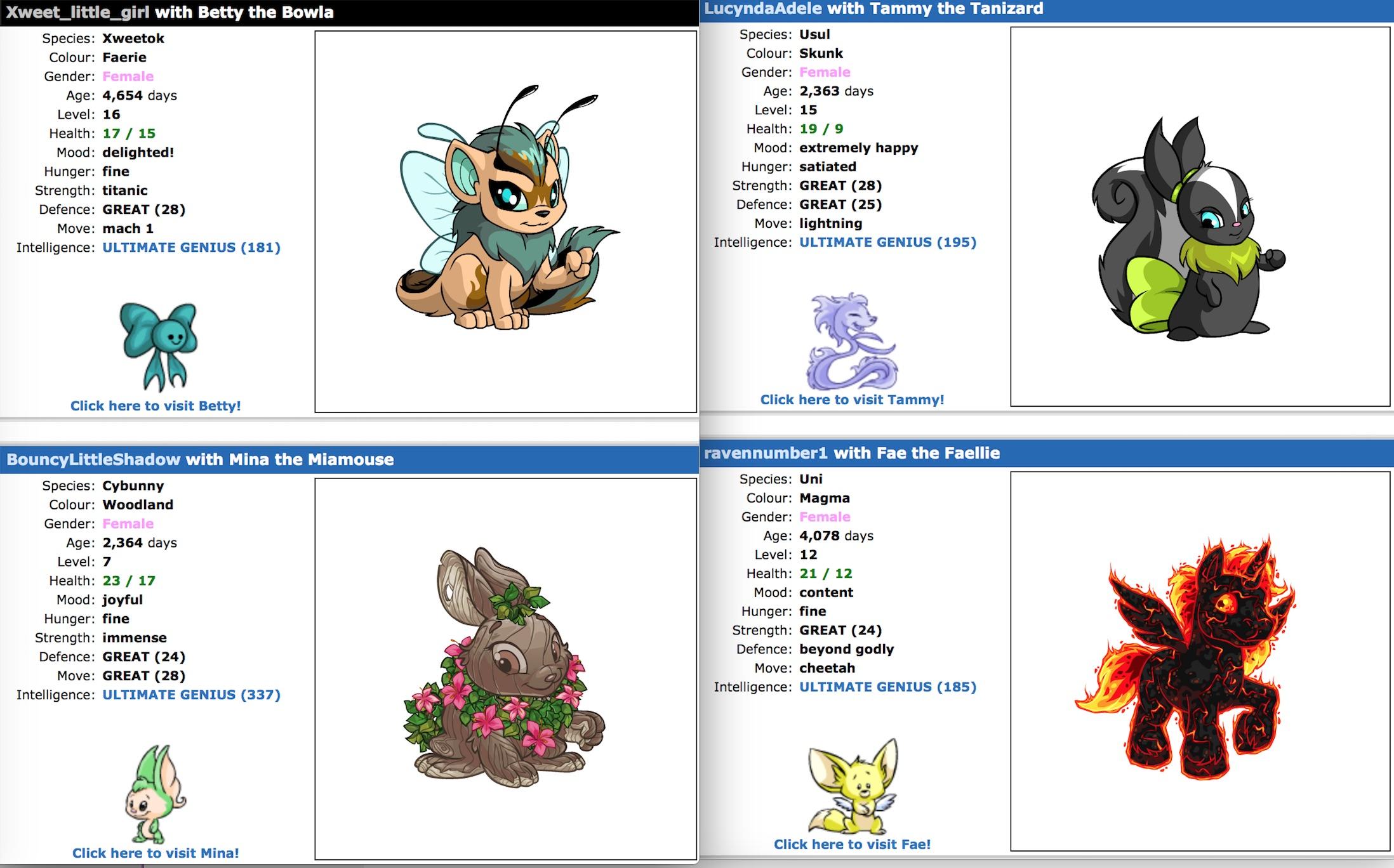This screenshot has height=868, width=1394.
Task: Click the LucyndaAdele with Tammy title
Action: click(x=870, y=9)
